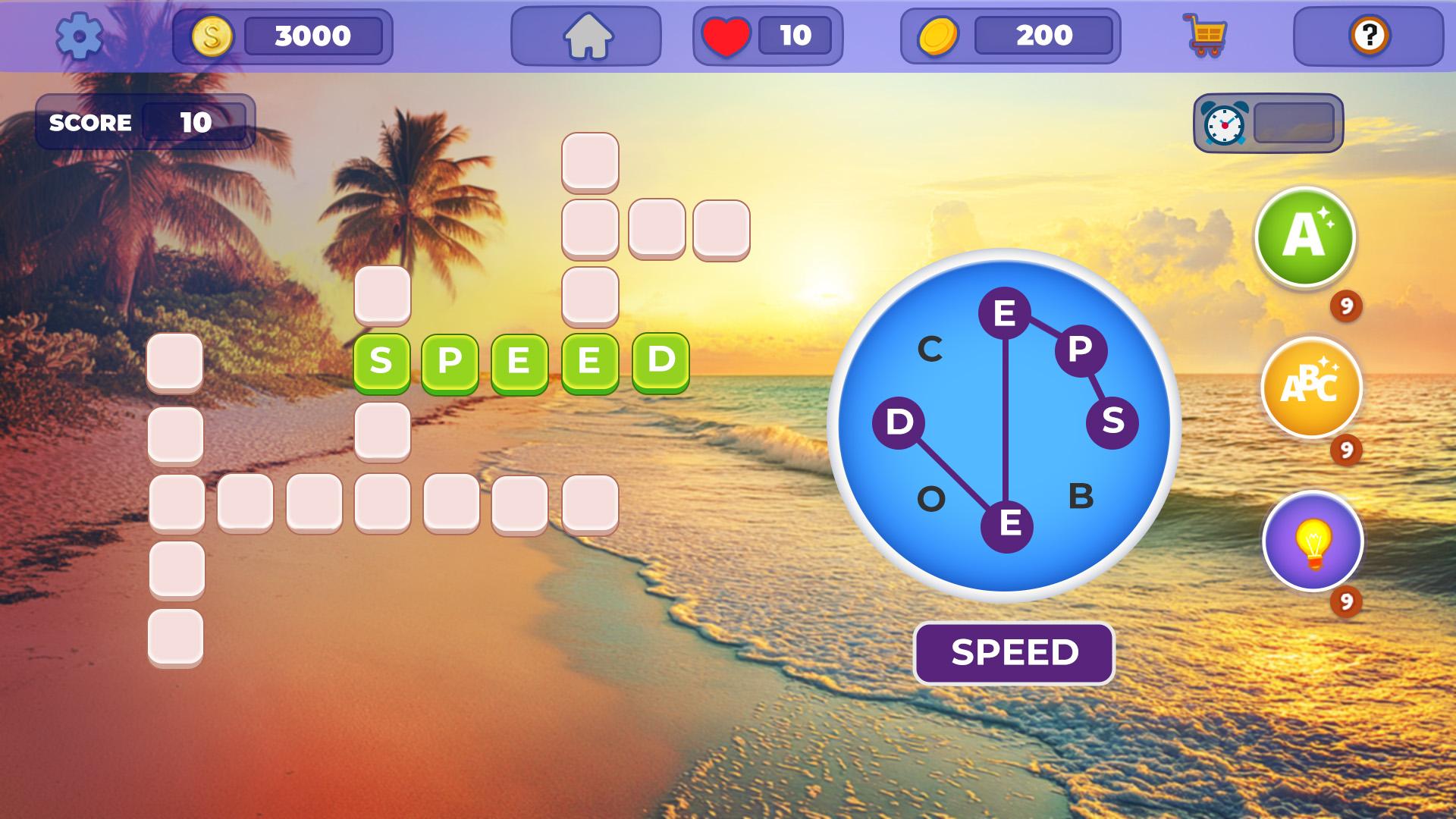The width and height of the screenshot is (1456, 819).
Task: Click the SPEED word preview banner
Action: point(1016,651)
